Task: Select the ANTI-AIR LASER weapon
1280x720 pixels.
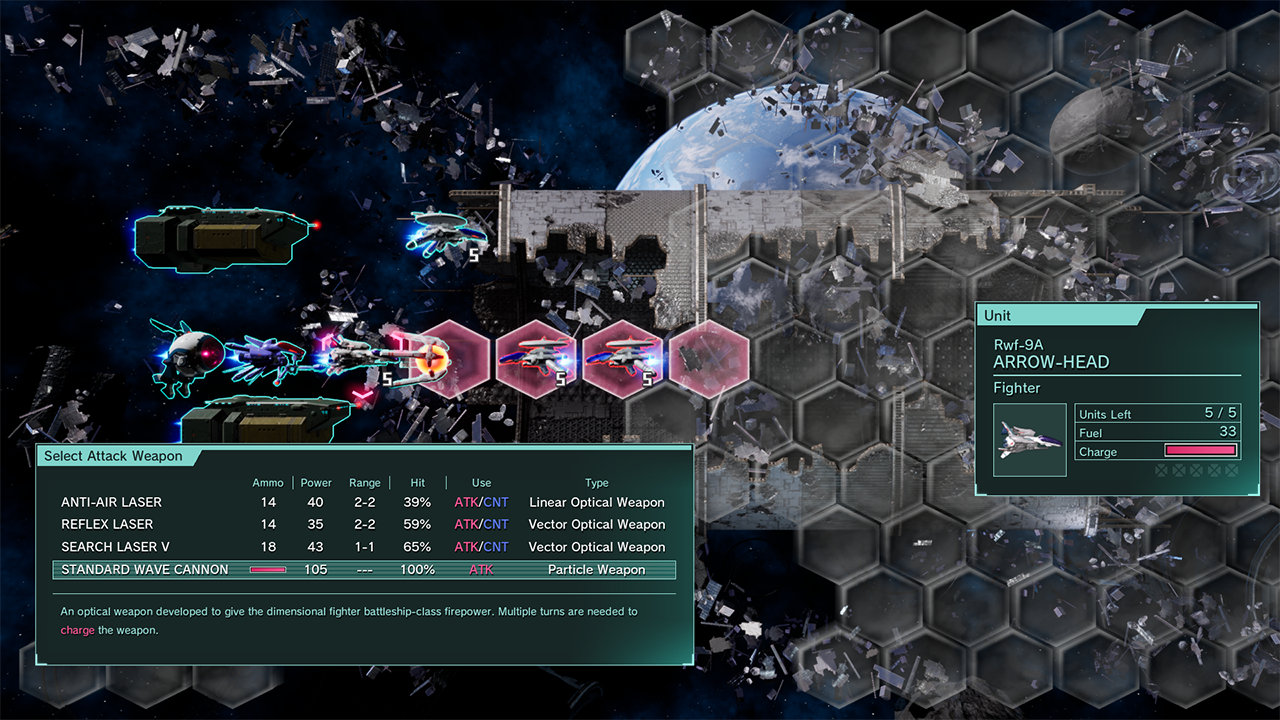Action: click(x=111, y=502)
